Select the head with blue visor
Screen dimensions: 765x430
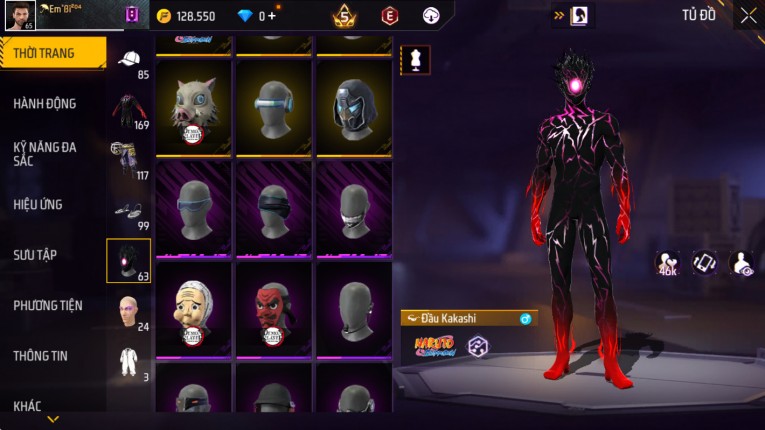coord(275,105)
